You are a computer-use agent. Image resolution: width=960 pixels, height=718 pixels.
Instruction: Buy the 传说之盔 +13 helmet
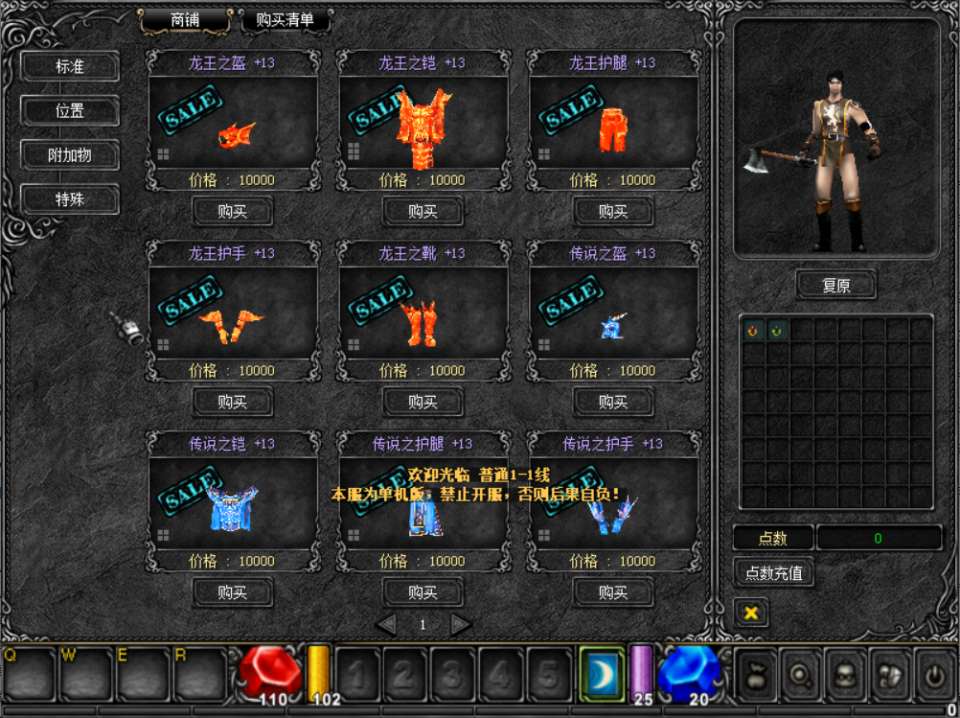(x=613, y=402)
